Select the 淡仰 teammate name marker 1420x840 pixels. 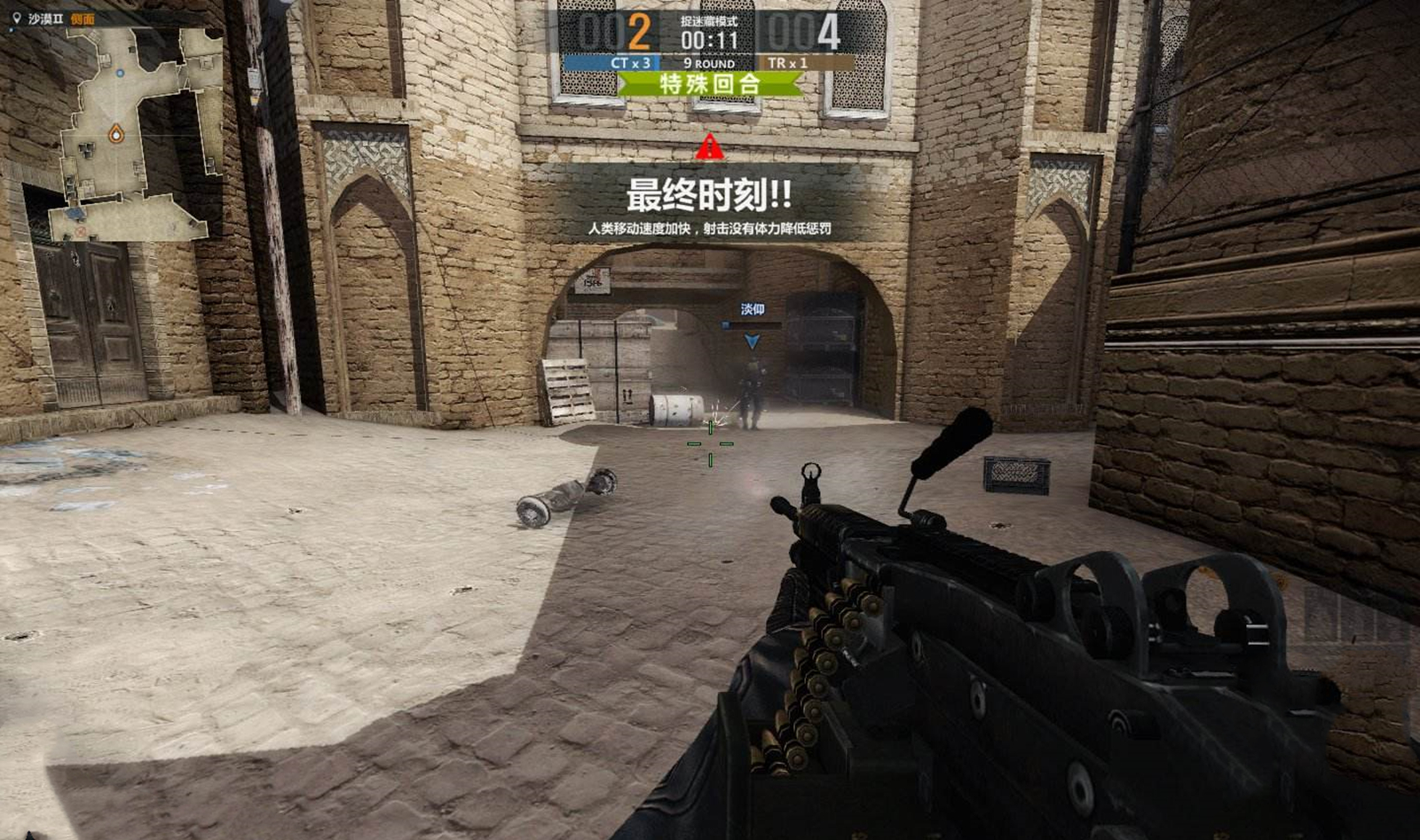753,309
